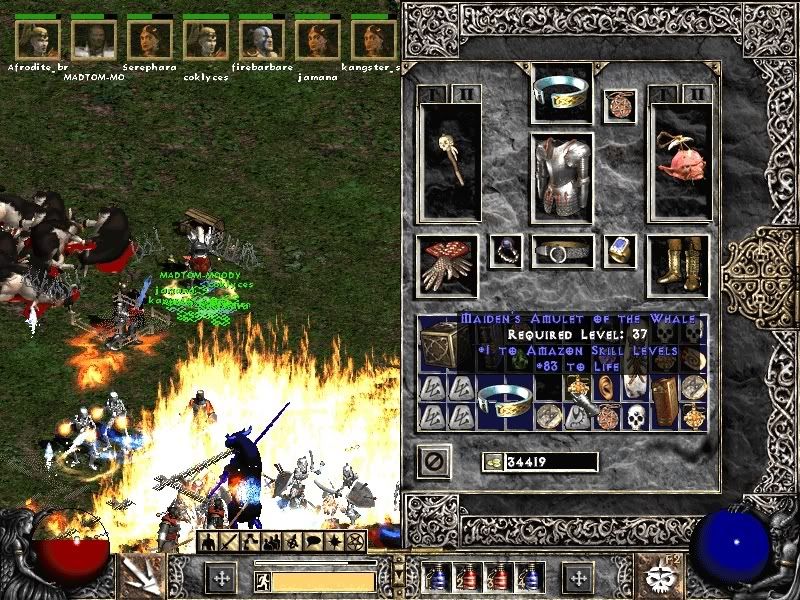Select firebarbare's party portrait
Image resolution: width=800 pixels, height=600 pixels.
(260, 40)
